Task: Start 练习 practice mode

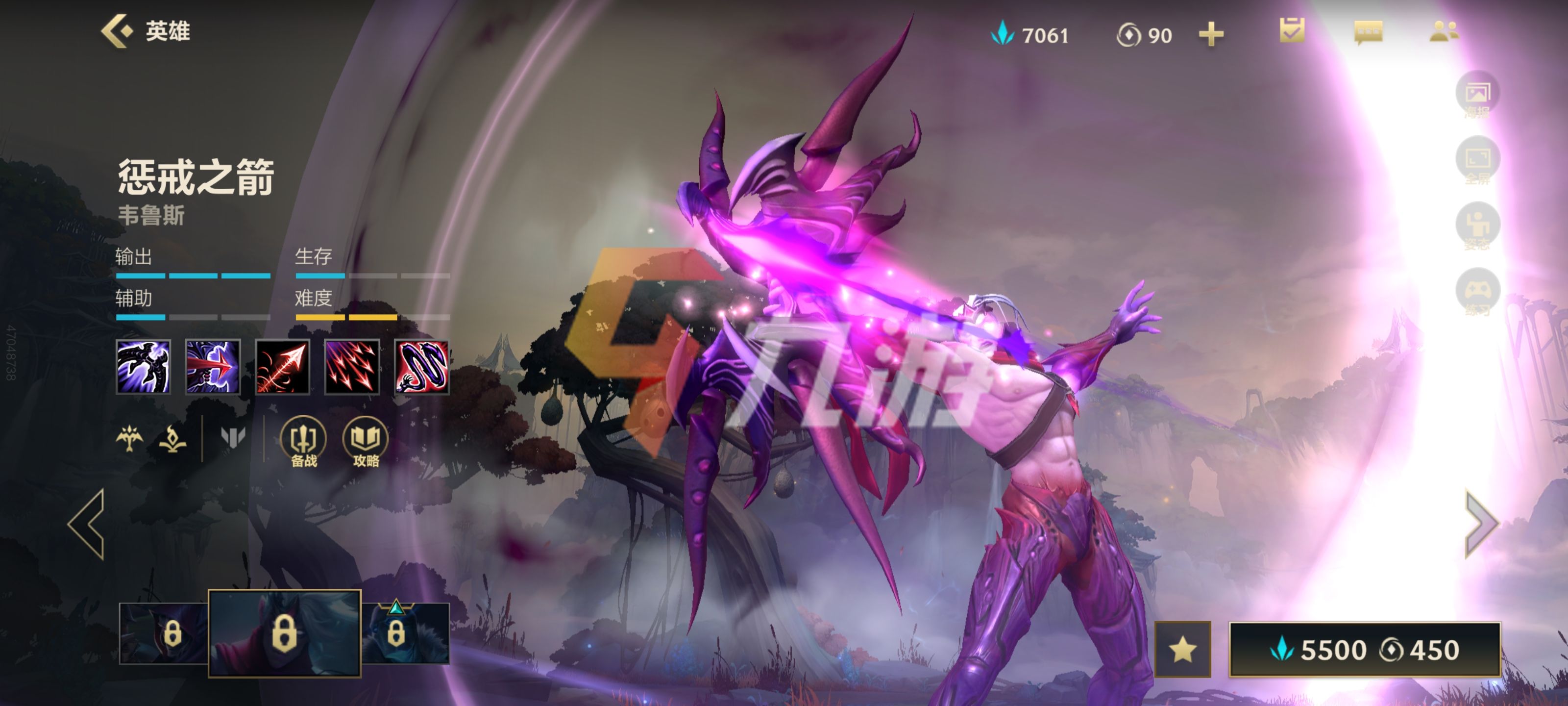Action: (1477, 292)
